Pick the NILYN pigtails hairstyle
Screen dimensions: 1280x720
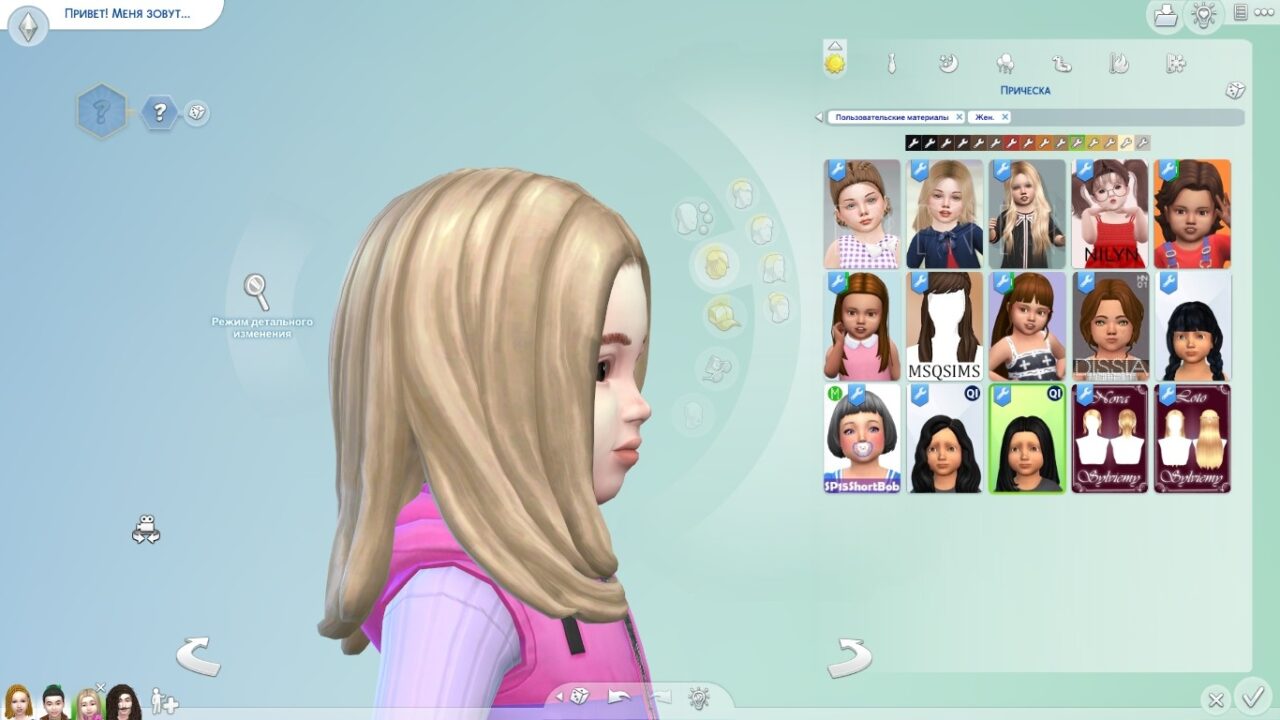point(1110,214)
